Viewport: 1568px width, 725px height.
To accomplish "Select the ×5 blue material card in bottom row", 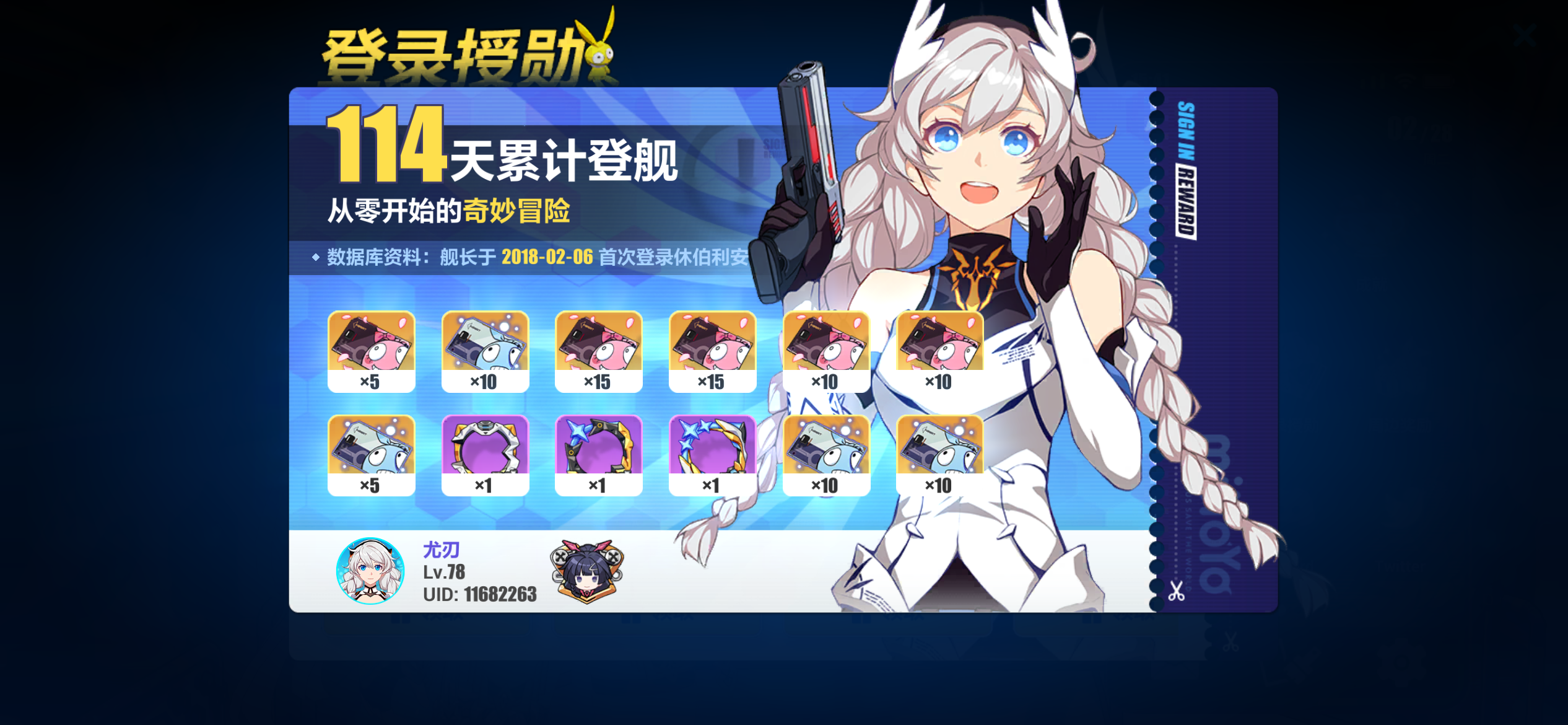I will 372,449.
